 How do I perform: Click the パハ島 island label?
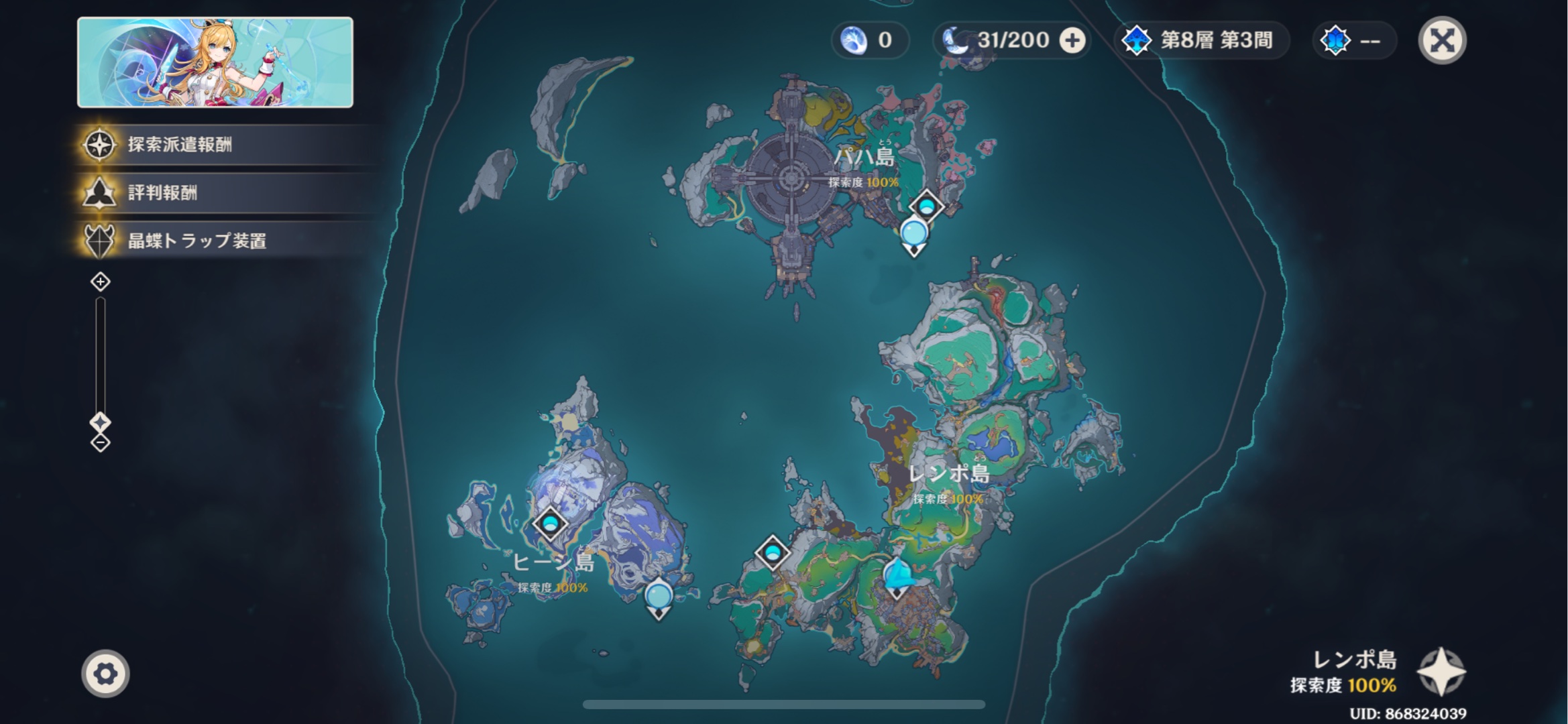pos(864,158)
